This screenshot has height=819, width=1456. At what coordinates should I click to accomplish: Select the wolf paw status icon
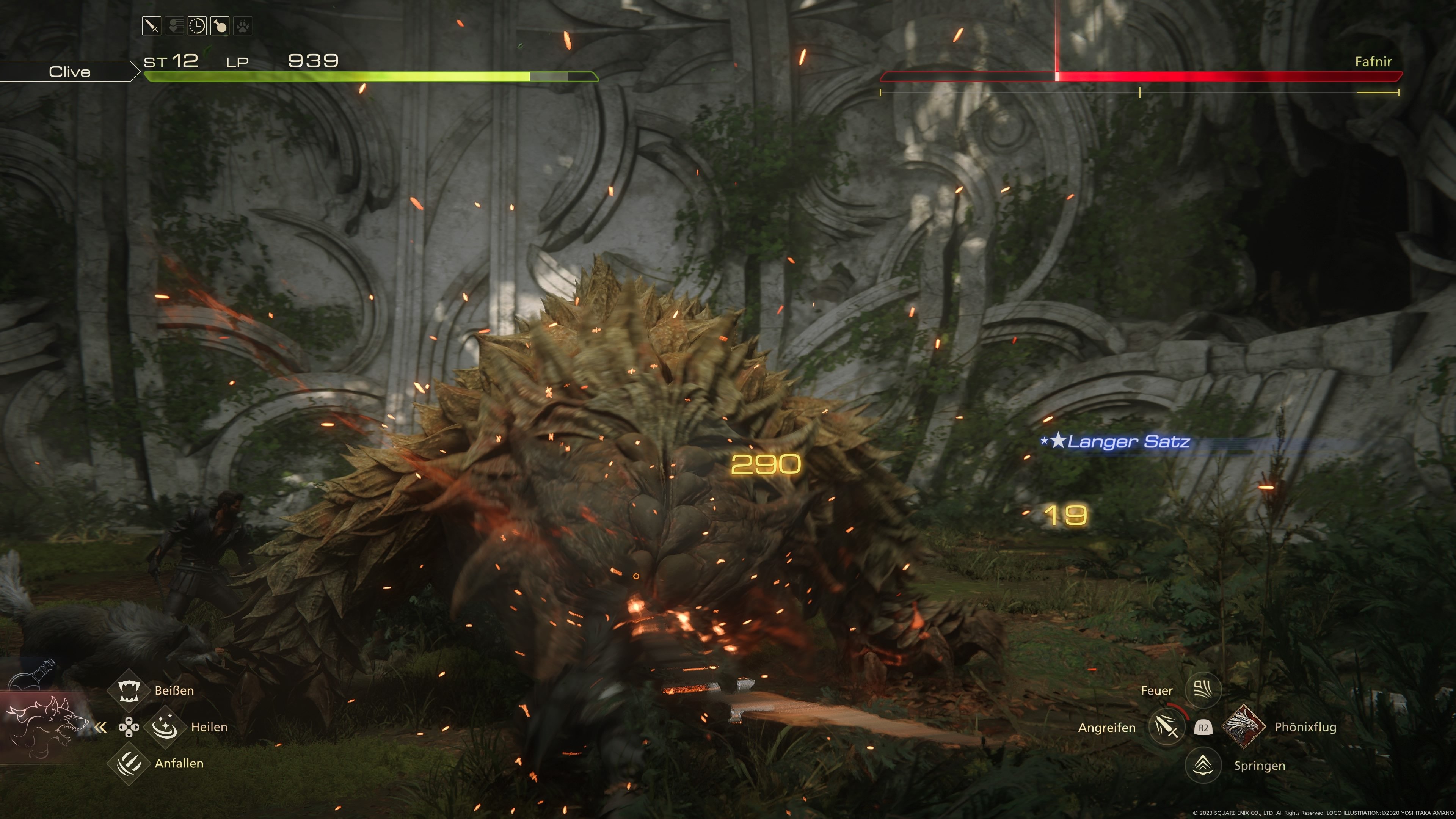(x=243, y=26)
